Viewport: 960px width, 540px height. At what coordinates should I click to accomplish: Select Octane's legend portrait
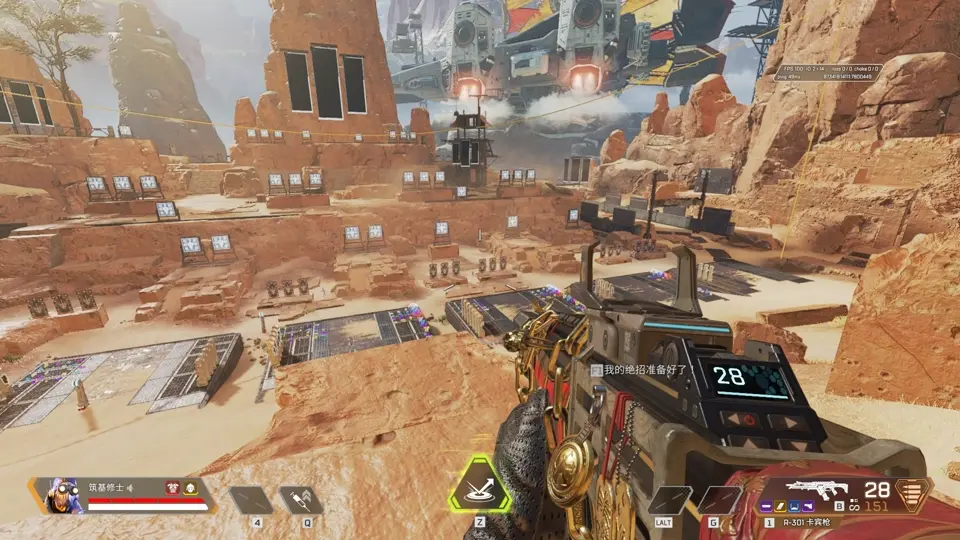click(64, 495)
